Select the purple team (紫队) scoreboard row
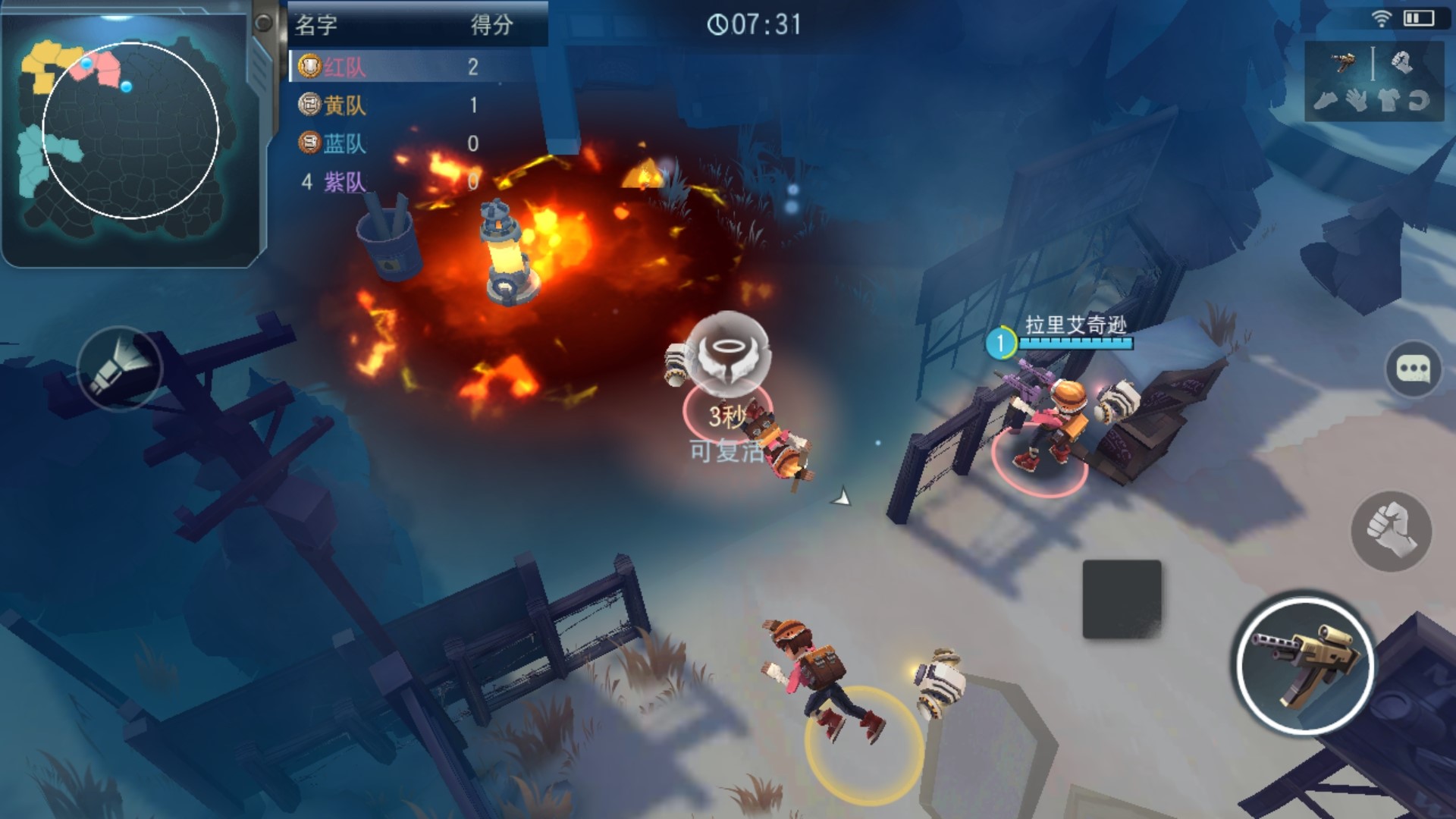The image size is (1456, 819). pyautogui.click(x=417, y=182)
